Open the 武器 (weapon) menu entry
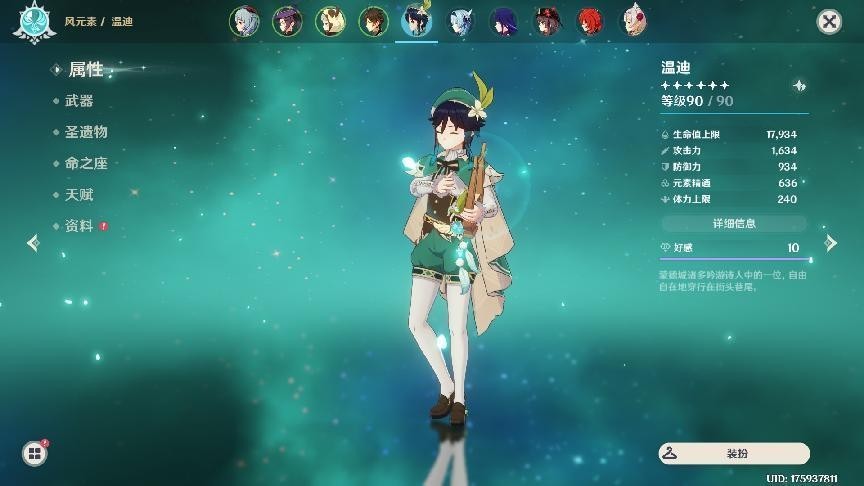Viewport: 864px width, 486px height. tap(79, 101)
